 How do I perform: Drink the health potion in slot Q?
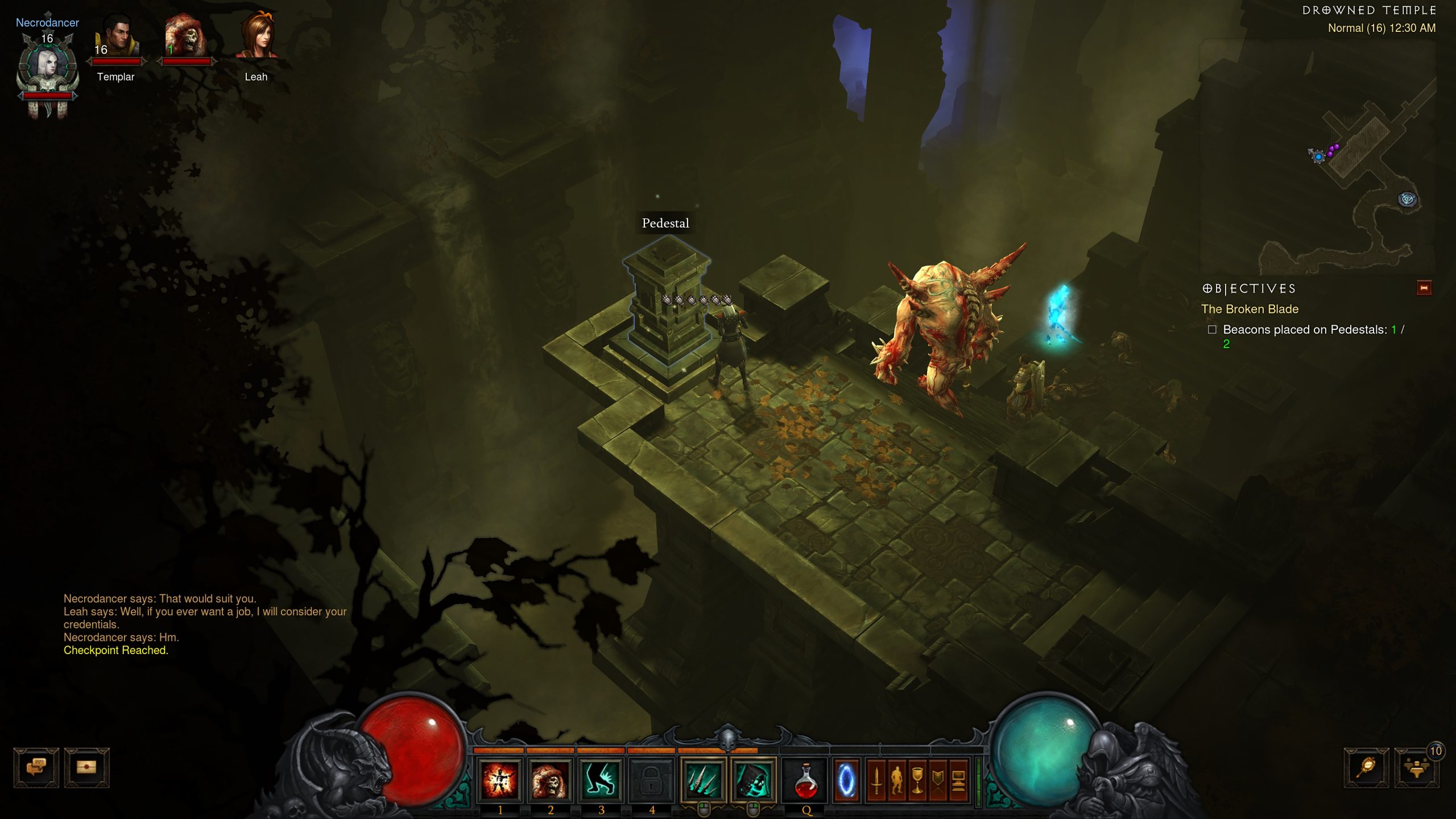pos(806,780)
